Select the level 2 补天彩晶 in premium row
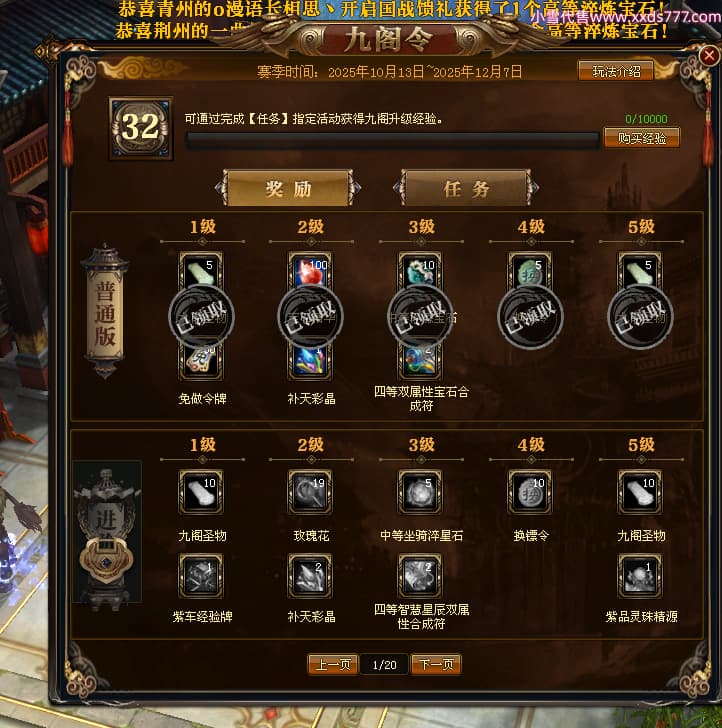Screen dimensions: 722x728 point(310,575)
